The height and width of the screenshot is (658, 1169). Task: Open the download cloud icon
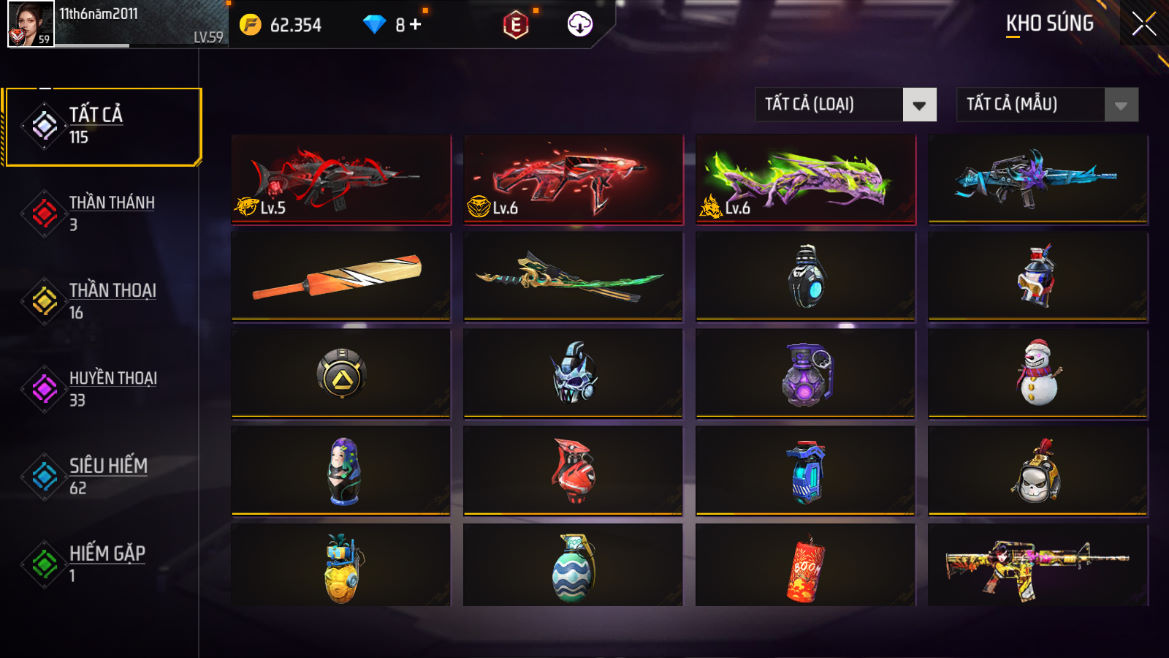580,25
